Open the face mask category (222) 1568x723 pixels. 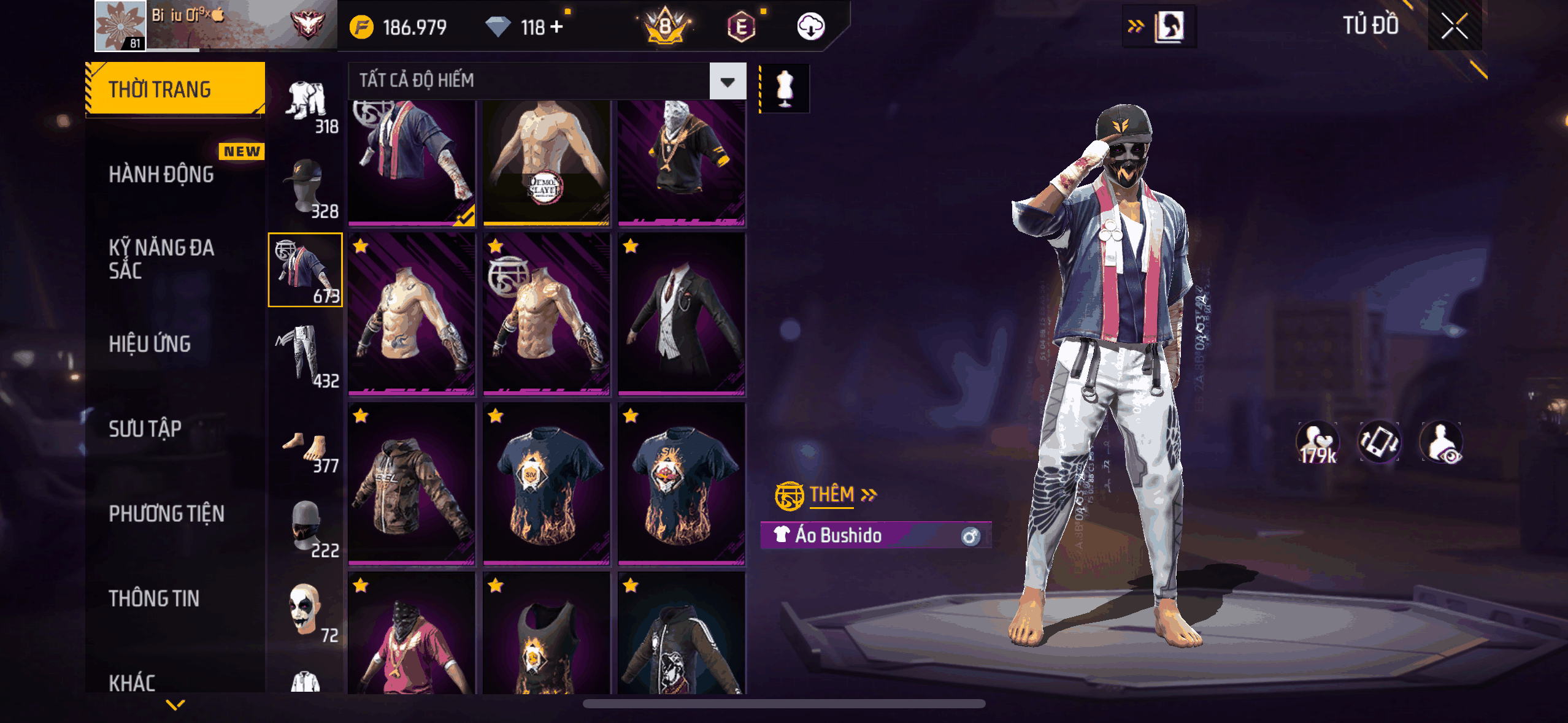(306, 527)
